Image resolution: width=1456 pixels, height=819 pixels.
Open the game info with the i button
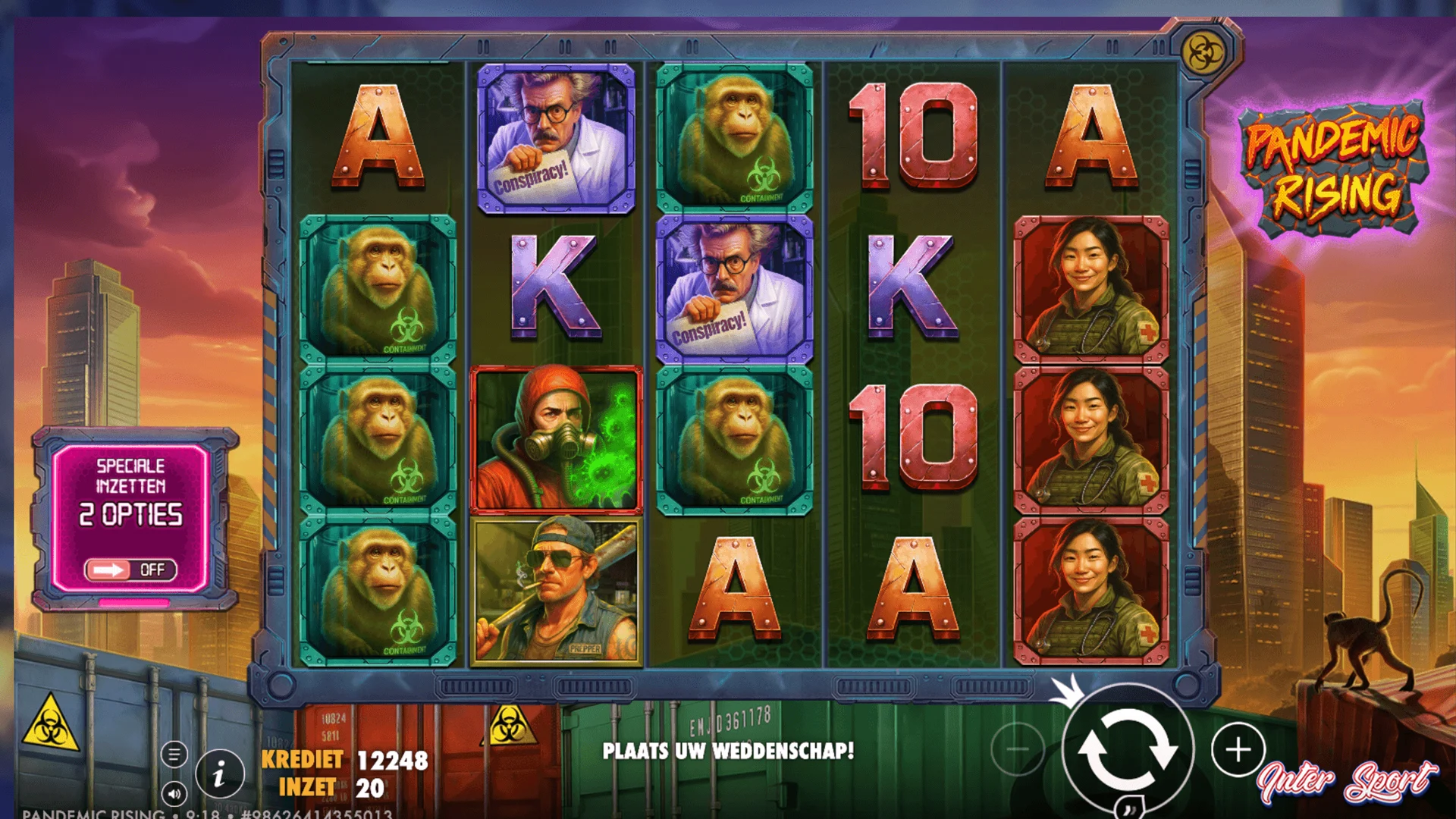pyautogui.click(x=220, y=775)
